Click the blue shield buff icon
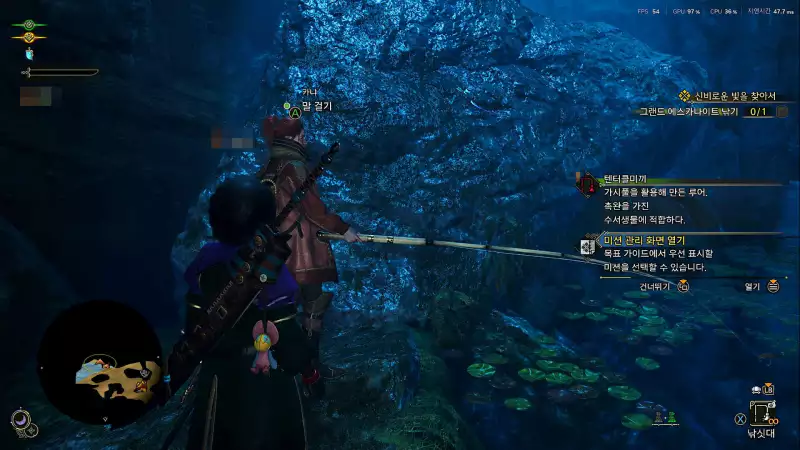The height and width of the screenshot is (450, 800). click(29, 54)
